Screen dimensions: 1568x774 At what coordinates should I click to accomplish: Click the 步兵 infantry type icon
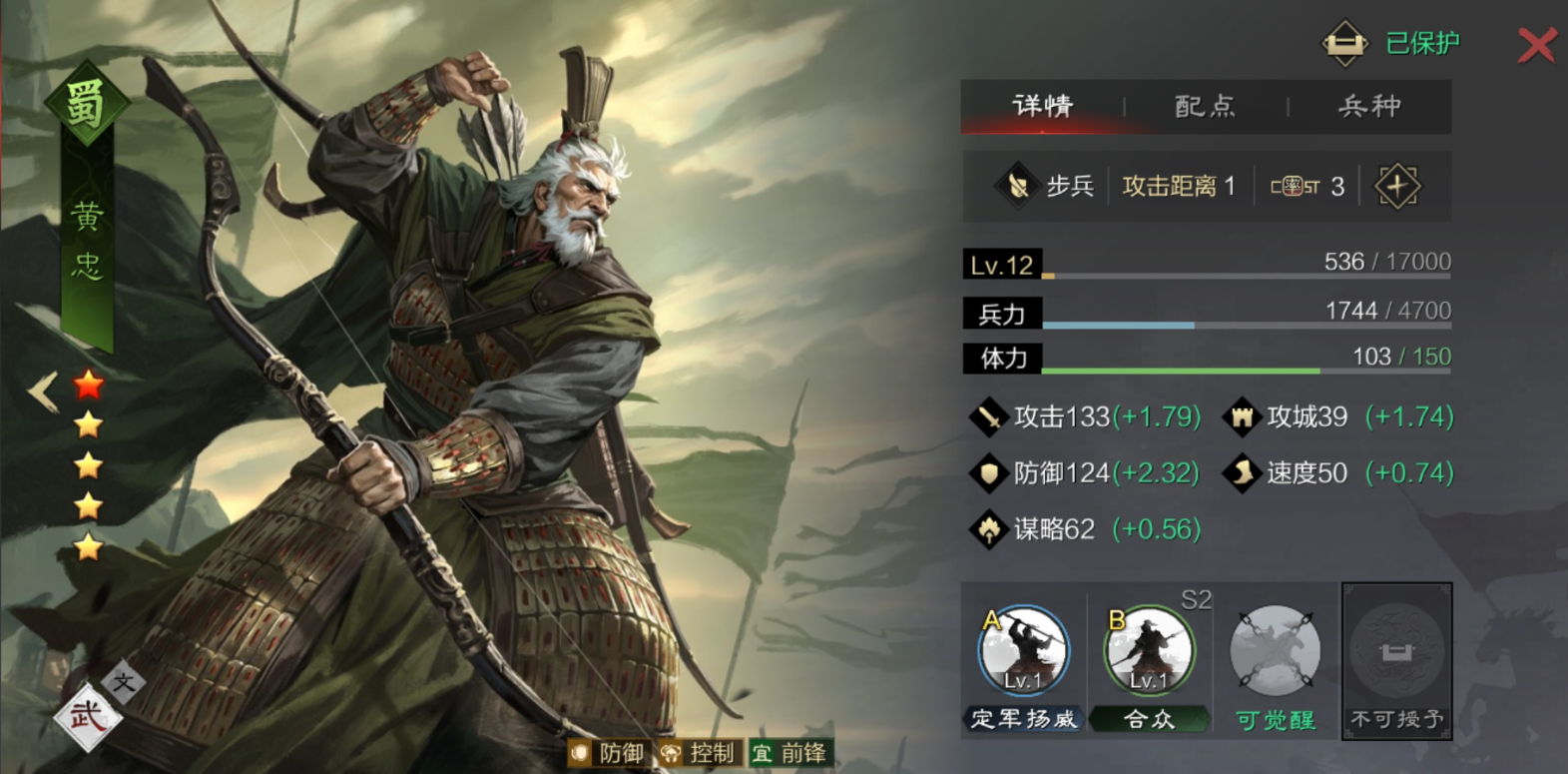[1016, 186]
